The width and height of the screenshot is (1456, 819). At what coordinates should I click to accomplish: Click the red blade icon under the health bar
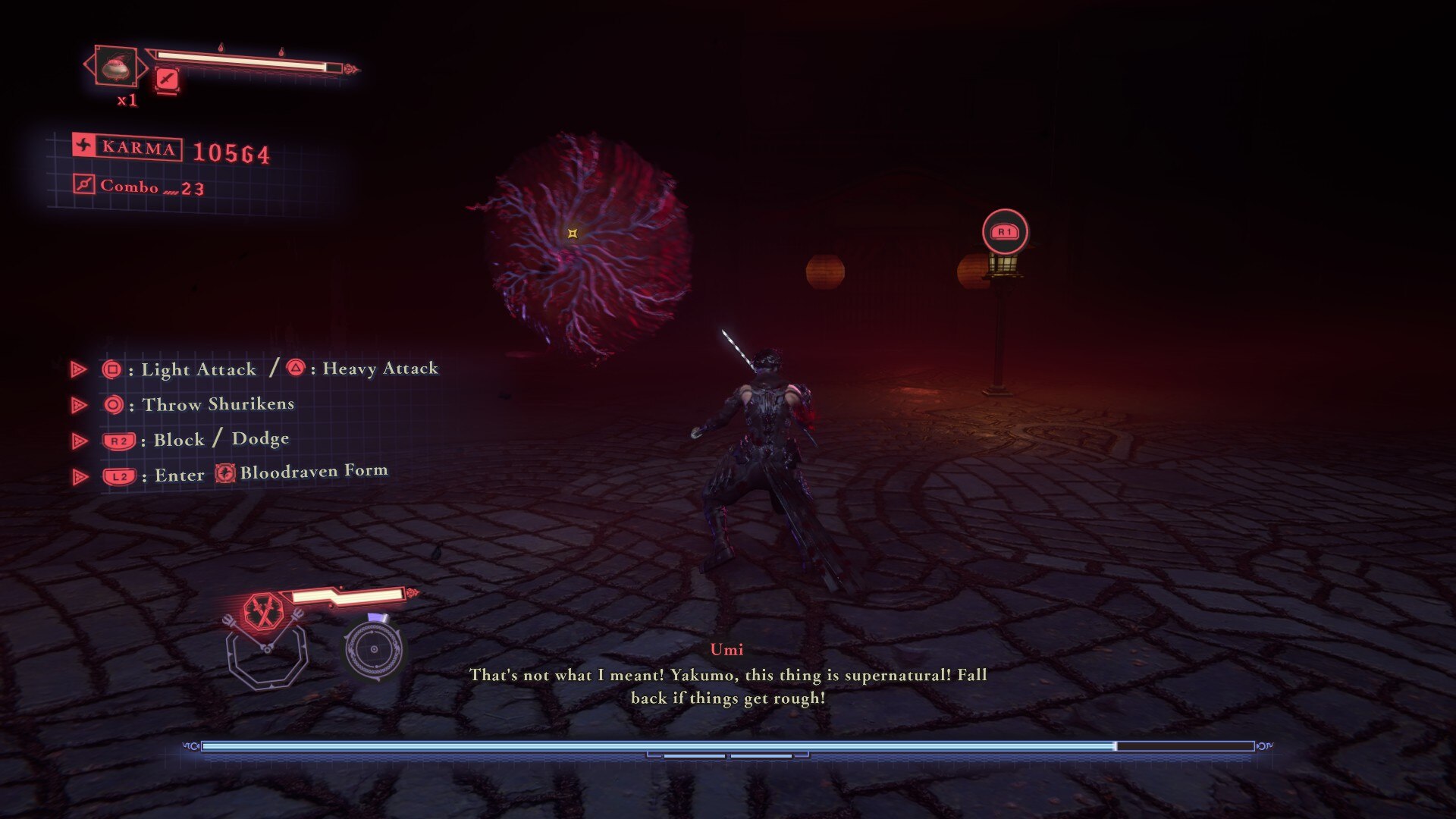[x=166, y=79]
